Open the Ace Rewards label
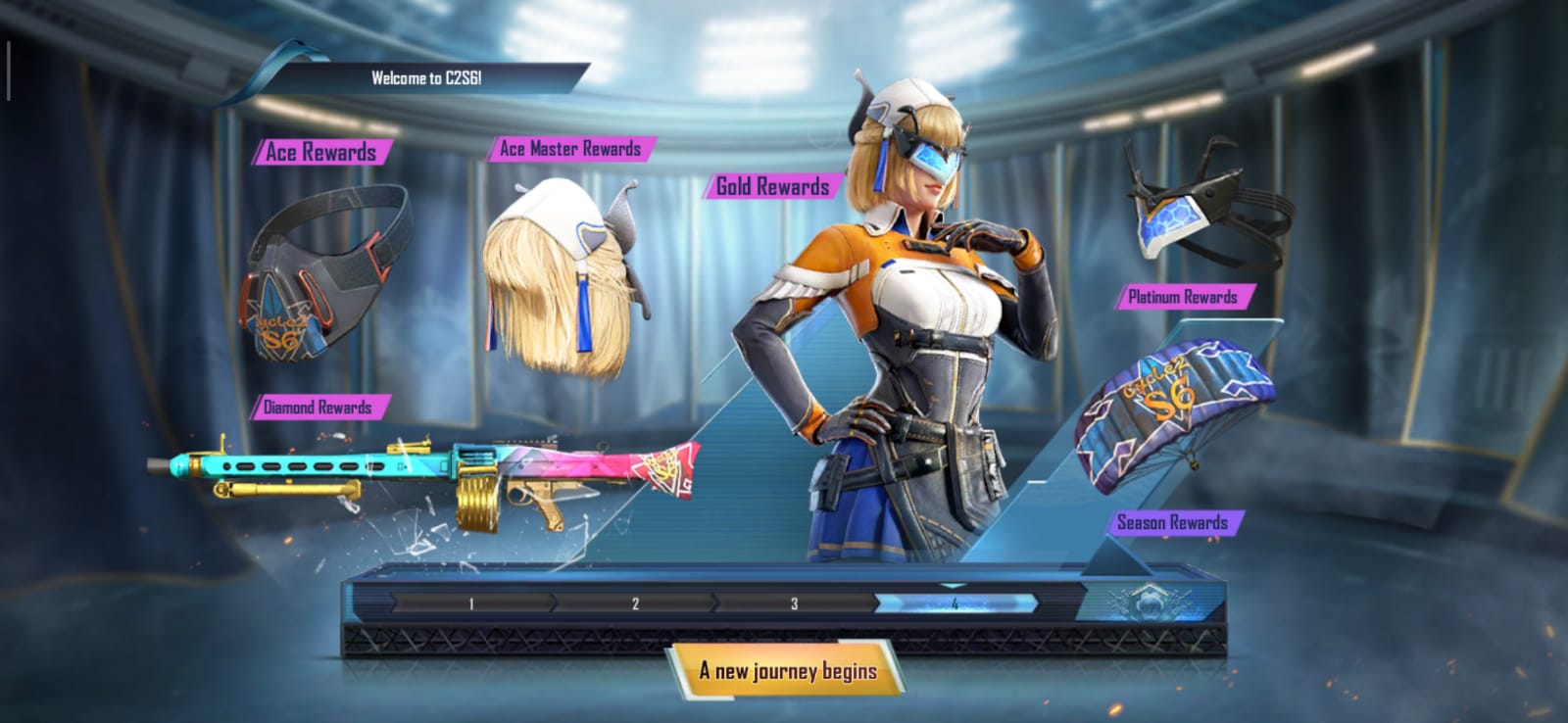Image resolution: width=1568 pixels, height=723 pixels. (322, 152)
